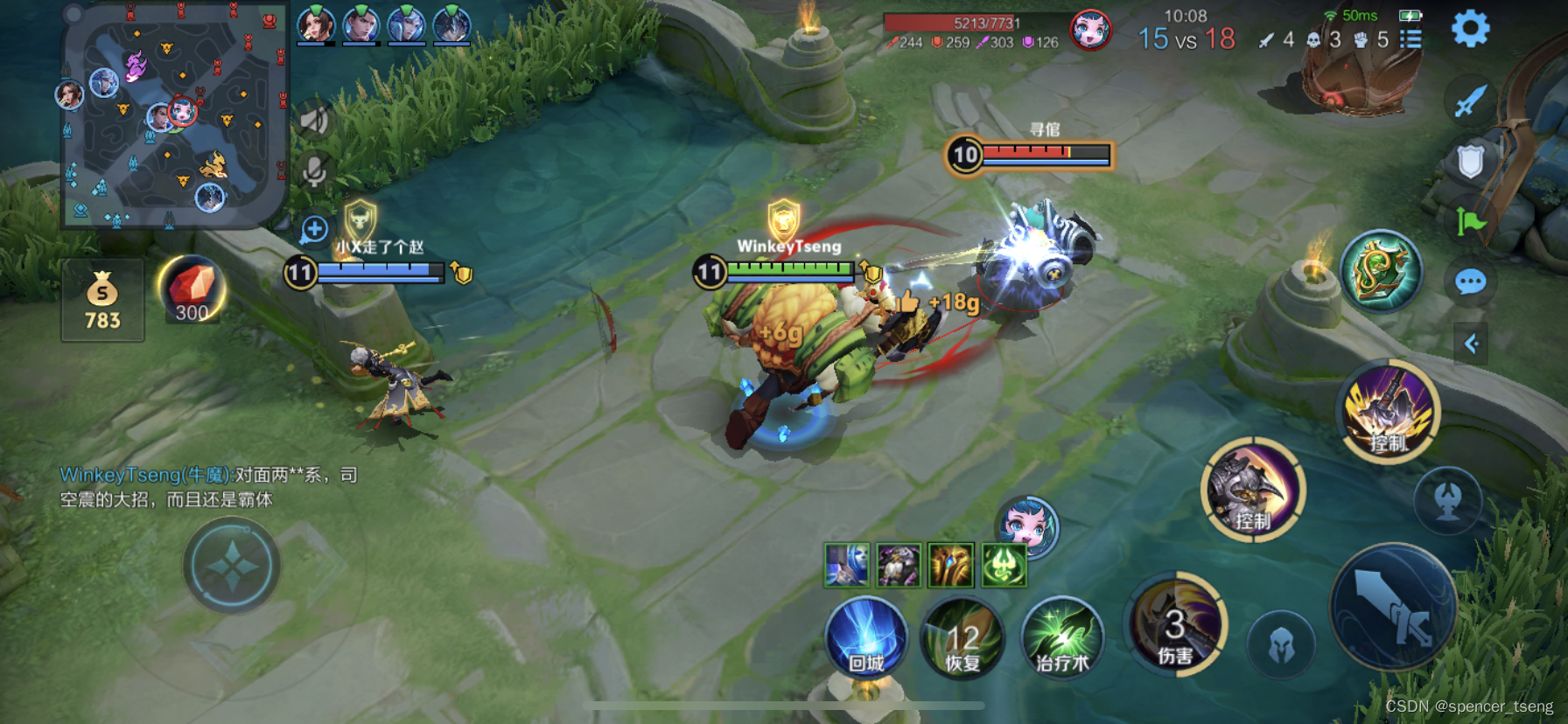Send the sword attack signal
Viewport: 1568px width, 724px height.
tap(1470, 101)
